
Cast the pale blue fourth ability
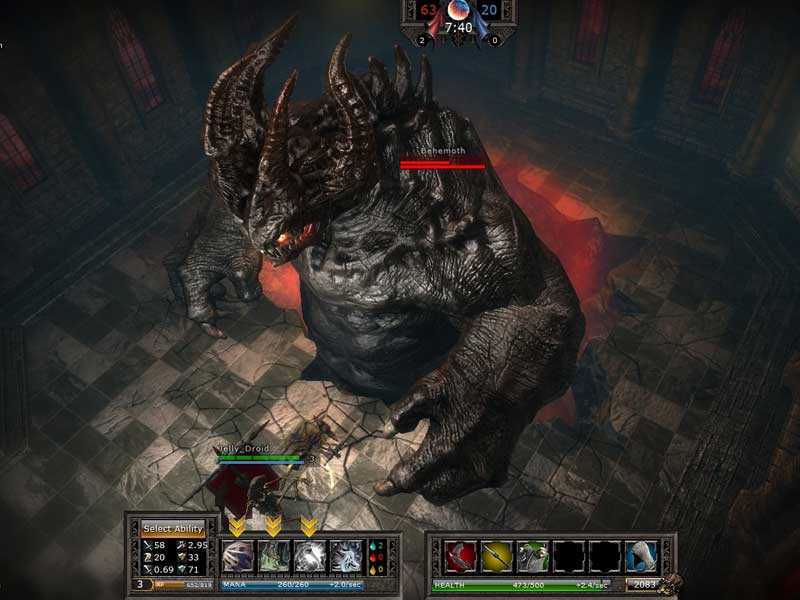point(346,555)
